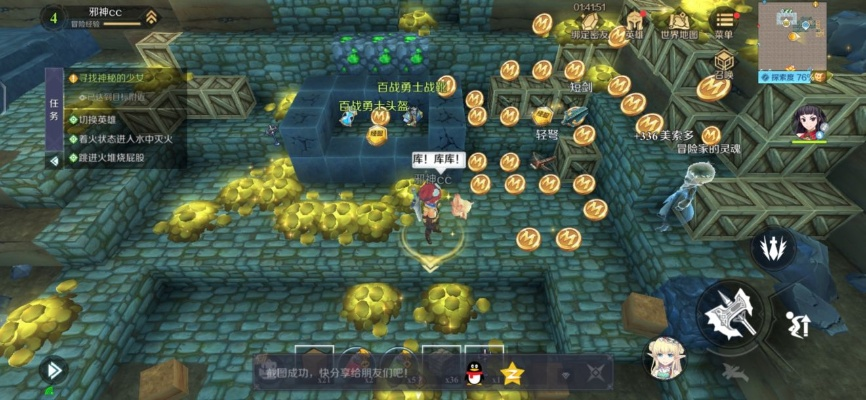Activate the 召唤 summon cube icon
The width and height of the screenshot is (866, 400).
(724, 65)
